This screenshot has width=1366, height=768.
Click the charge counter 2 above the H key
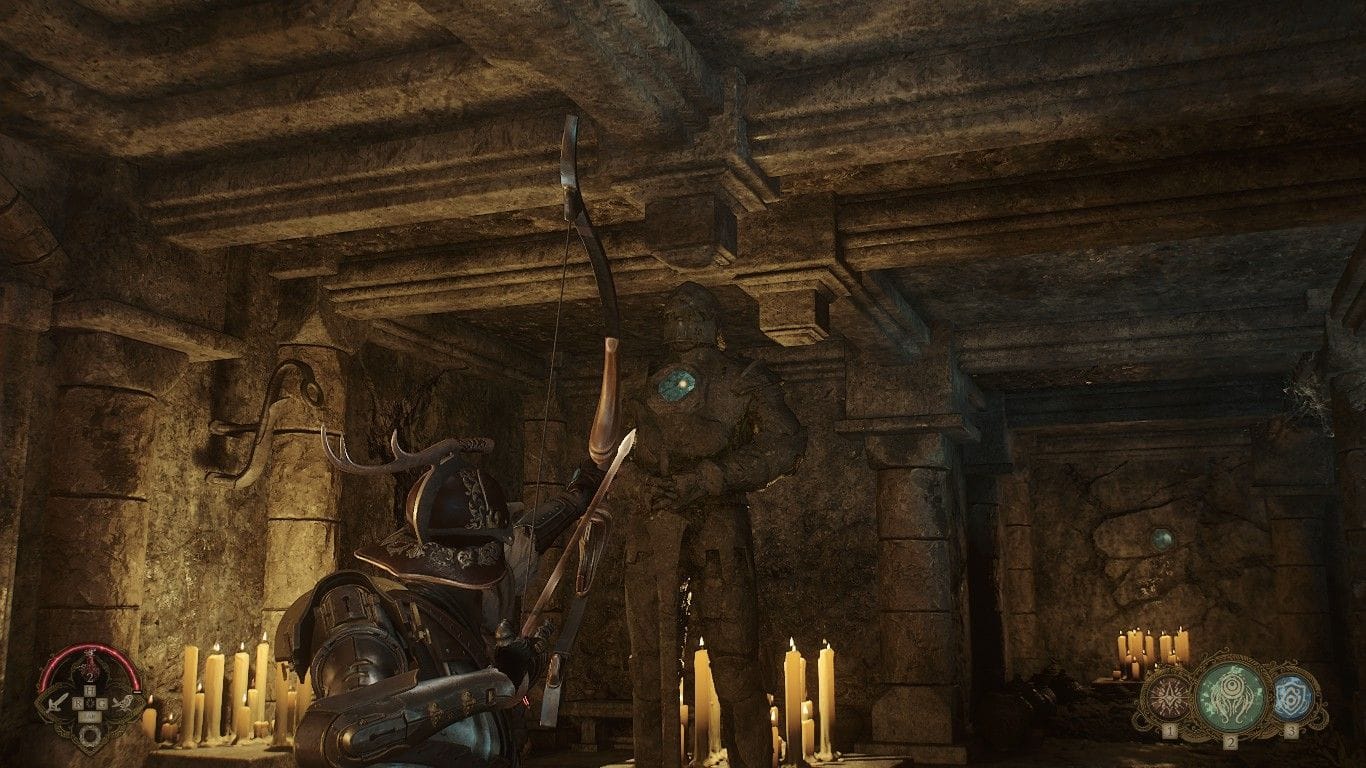tap(90, 678)
